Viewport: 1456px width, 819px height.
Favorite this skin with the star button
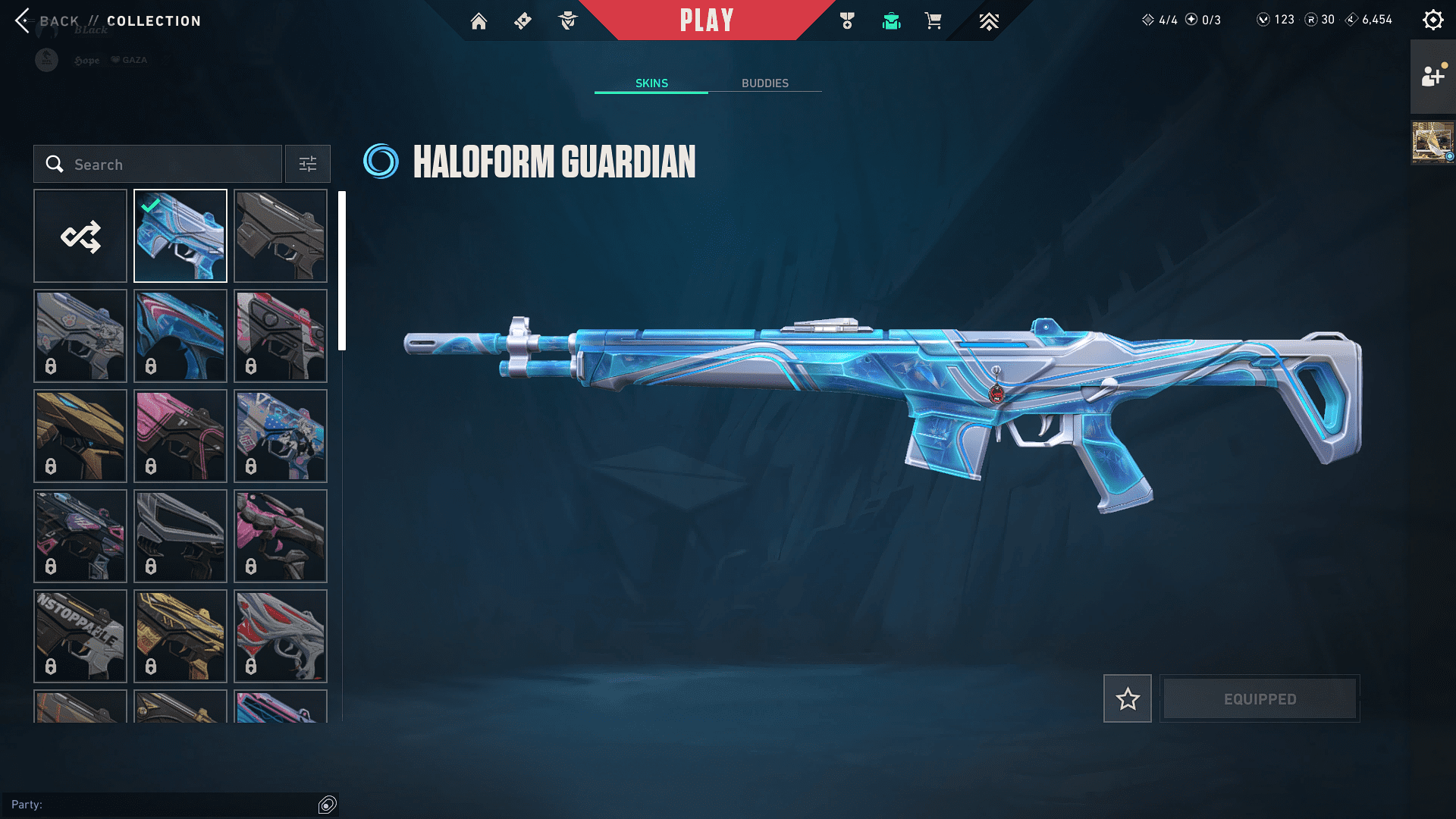click(1127, 698)
